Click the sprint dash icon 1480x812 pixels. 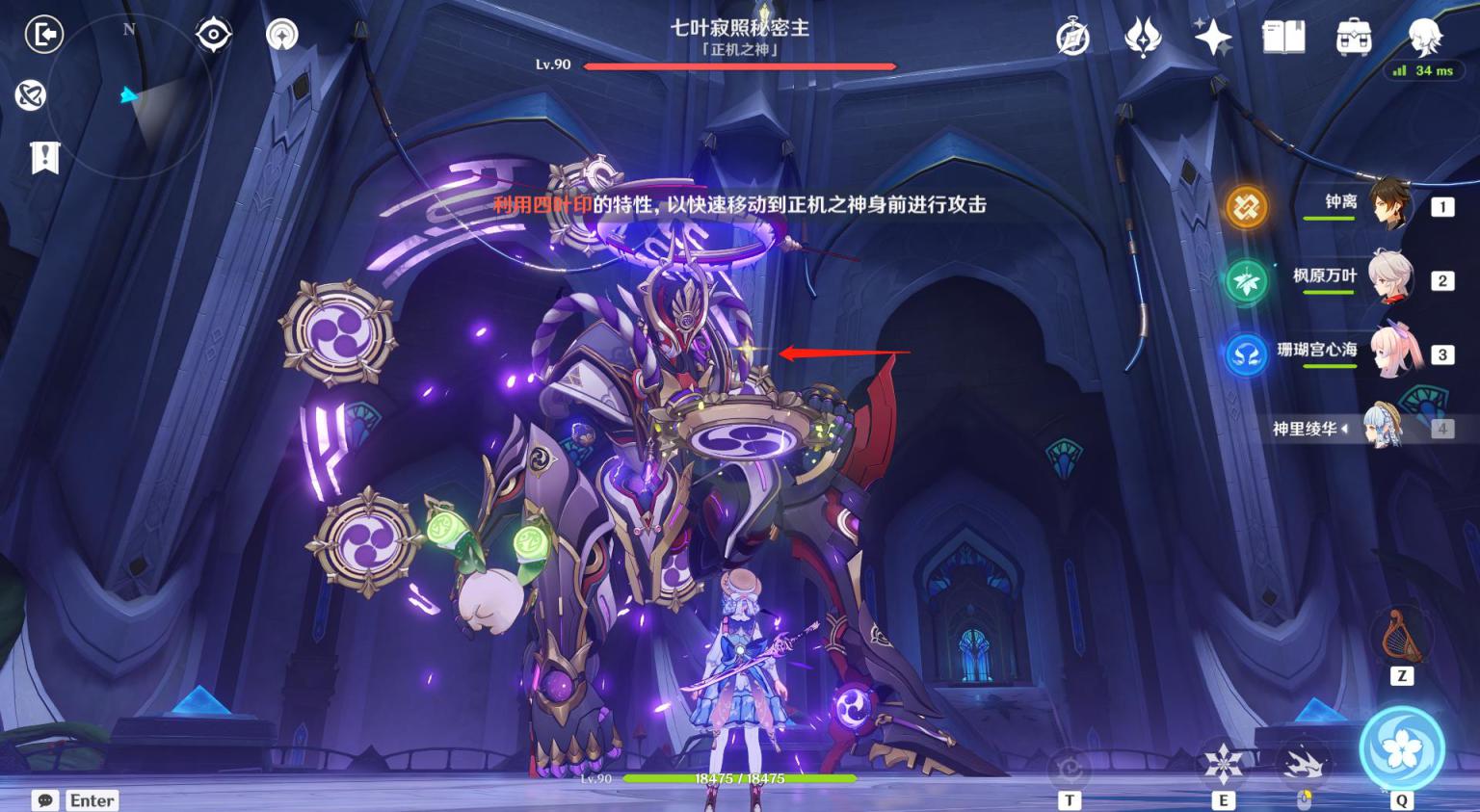coord(1304,765)
